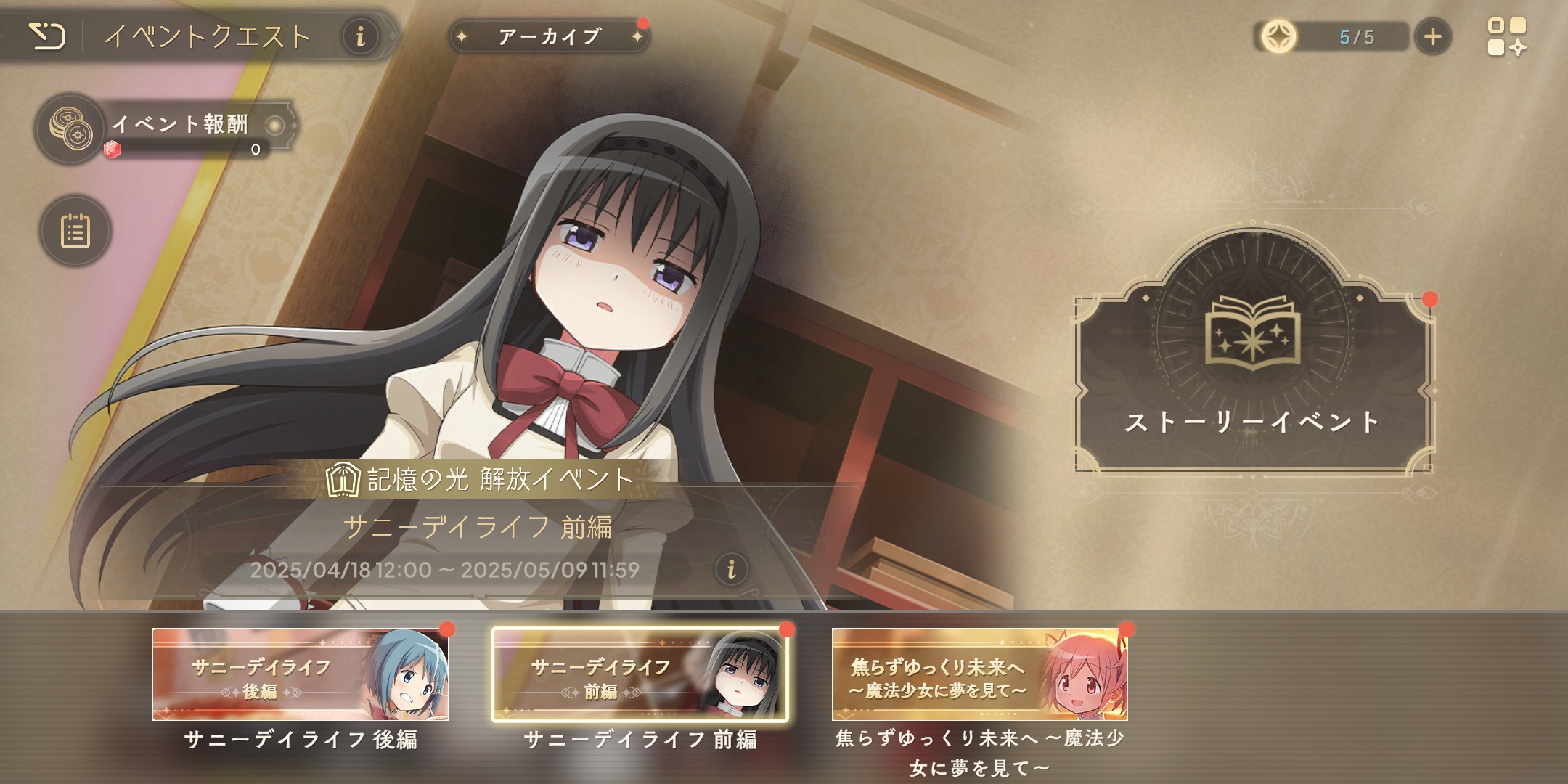This screenshot has width=1568, height=784.
Task: Select サニーデイライフ 前編 event banner
Action: [640, 674]
